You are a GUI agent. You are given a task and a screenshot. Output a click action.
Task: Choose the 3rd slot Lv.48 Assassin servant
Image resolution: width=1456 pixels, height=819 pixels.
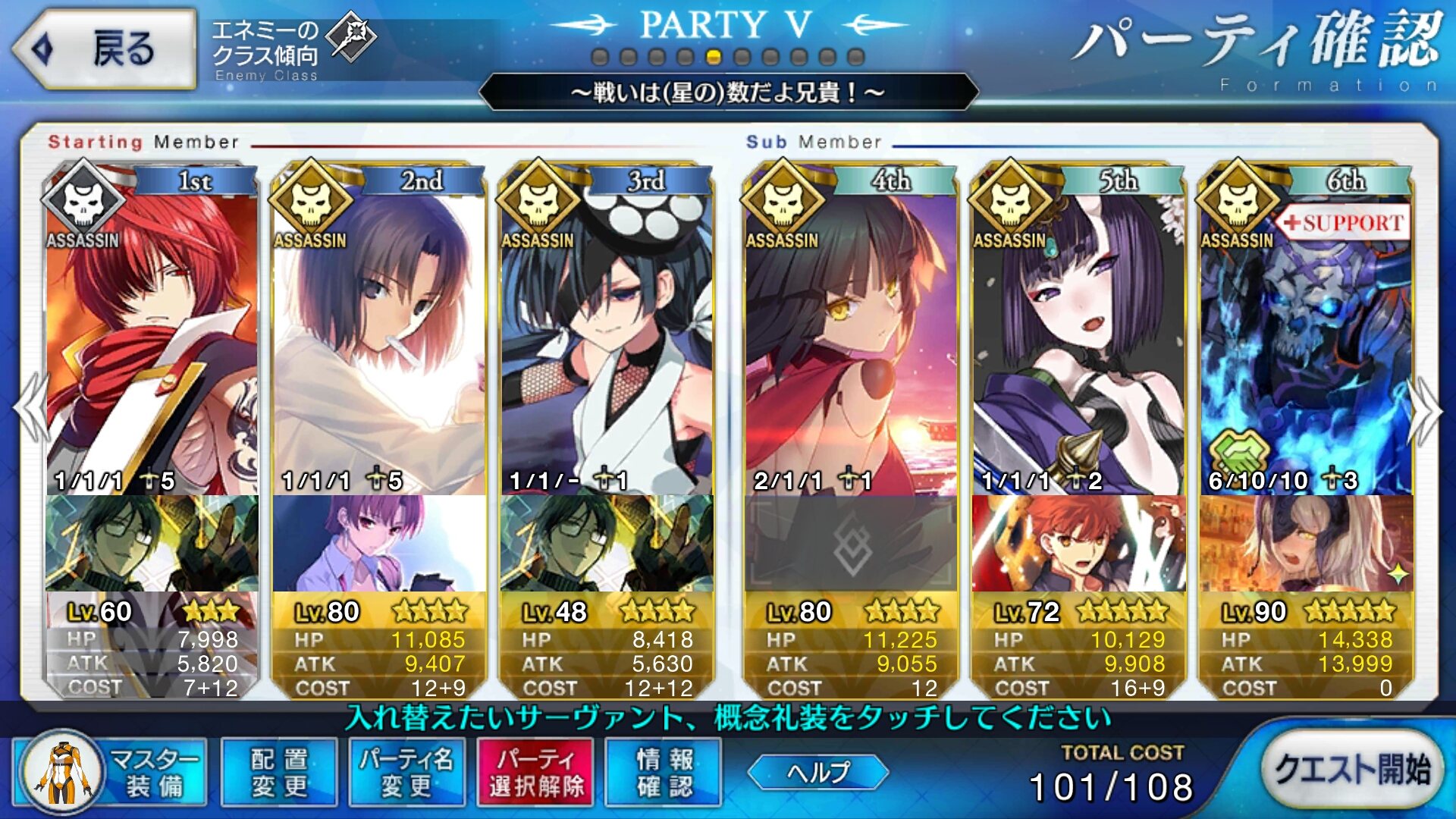click(x=607, y=334)
